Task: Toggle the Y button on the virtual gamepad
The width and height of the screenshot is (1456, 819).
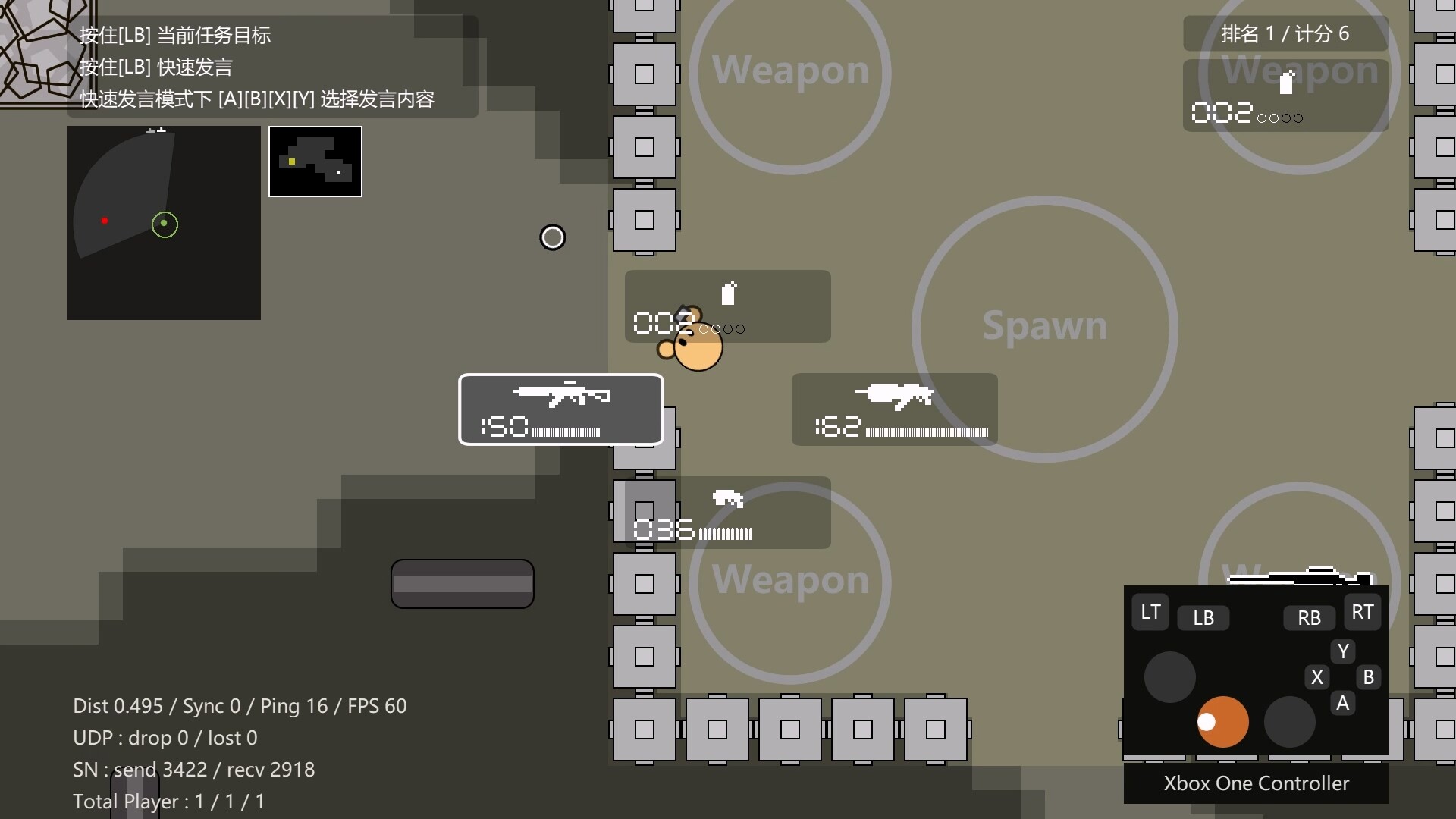Action: [1343, 651]
